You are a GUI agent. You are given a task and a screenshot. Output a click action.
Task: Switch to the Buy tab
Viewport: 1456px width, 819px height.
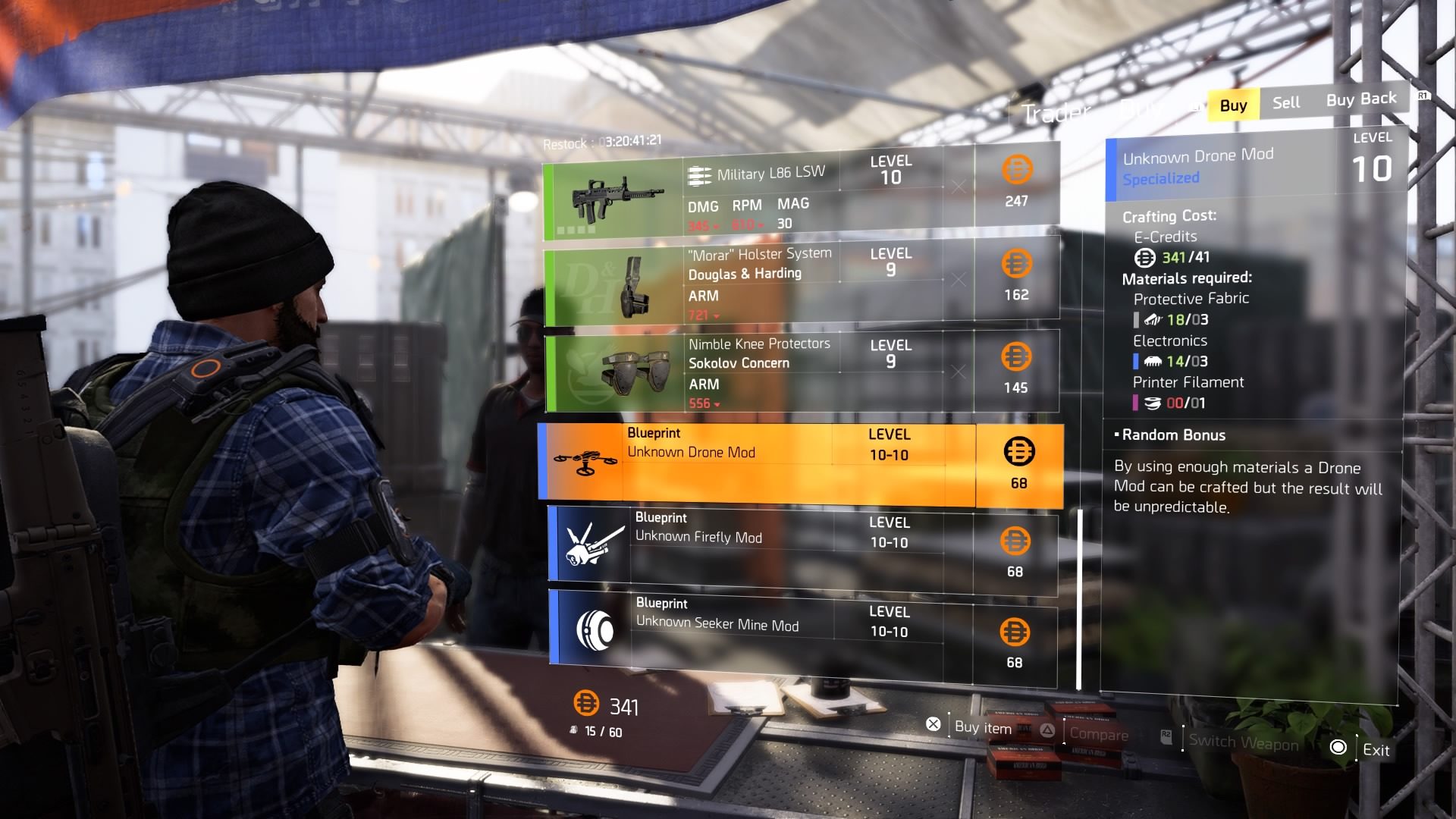(x=1233, y=105)
